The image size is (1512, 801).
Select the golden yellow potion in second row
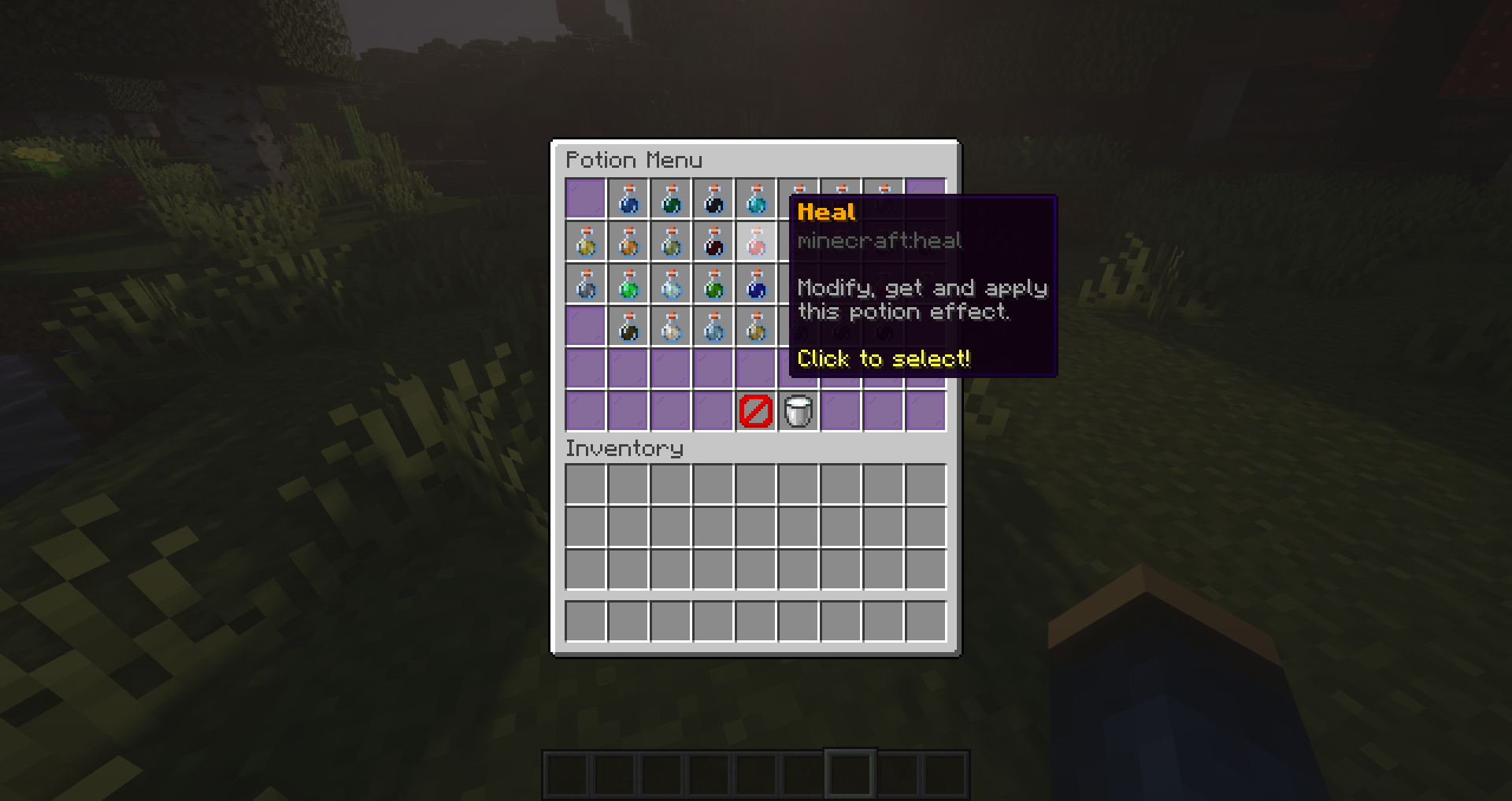[585, 242]
